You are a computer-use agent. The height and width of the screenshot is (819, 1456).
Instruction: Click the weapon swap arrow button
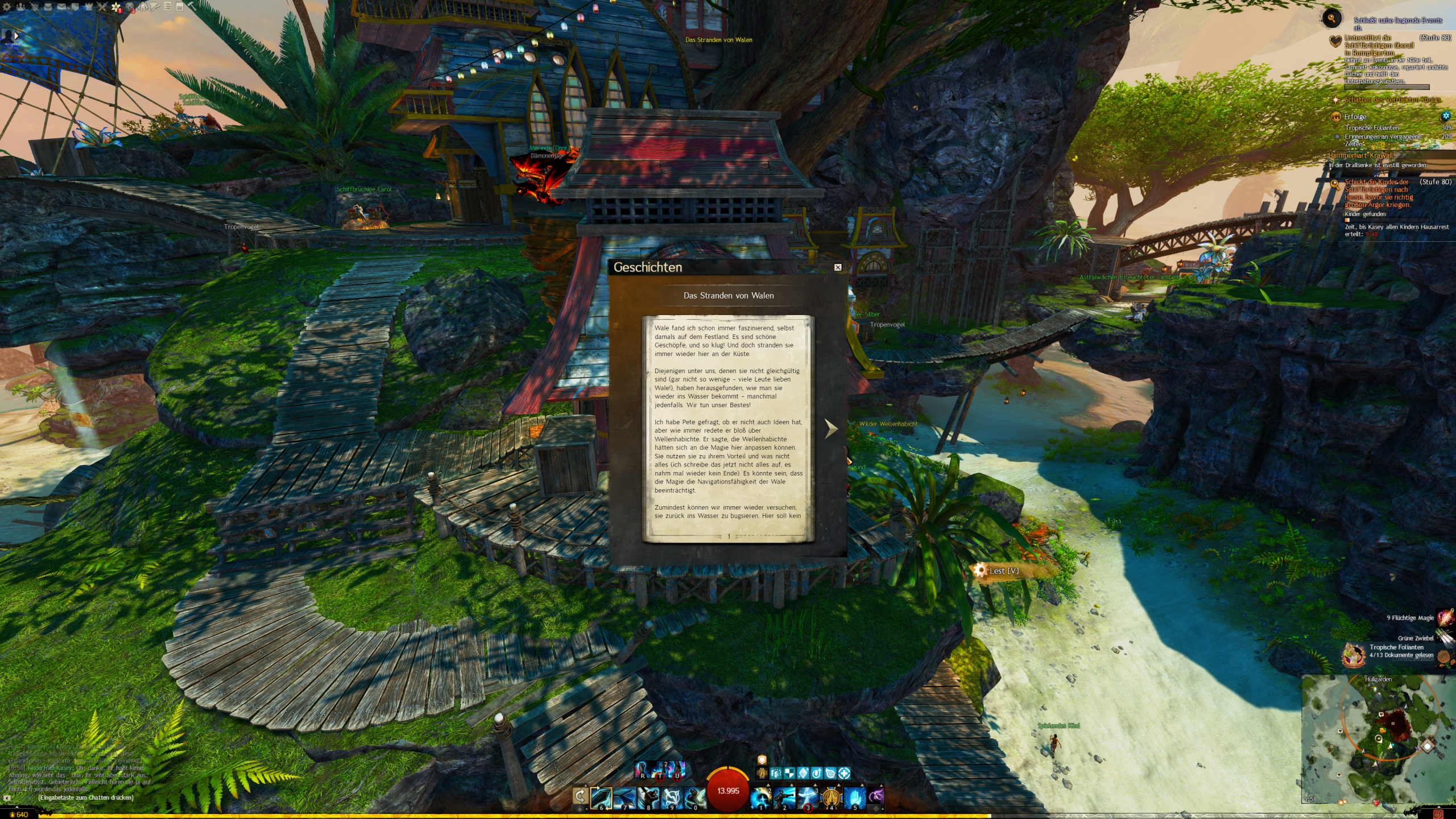tap(580, 796)
